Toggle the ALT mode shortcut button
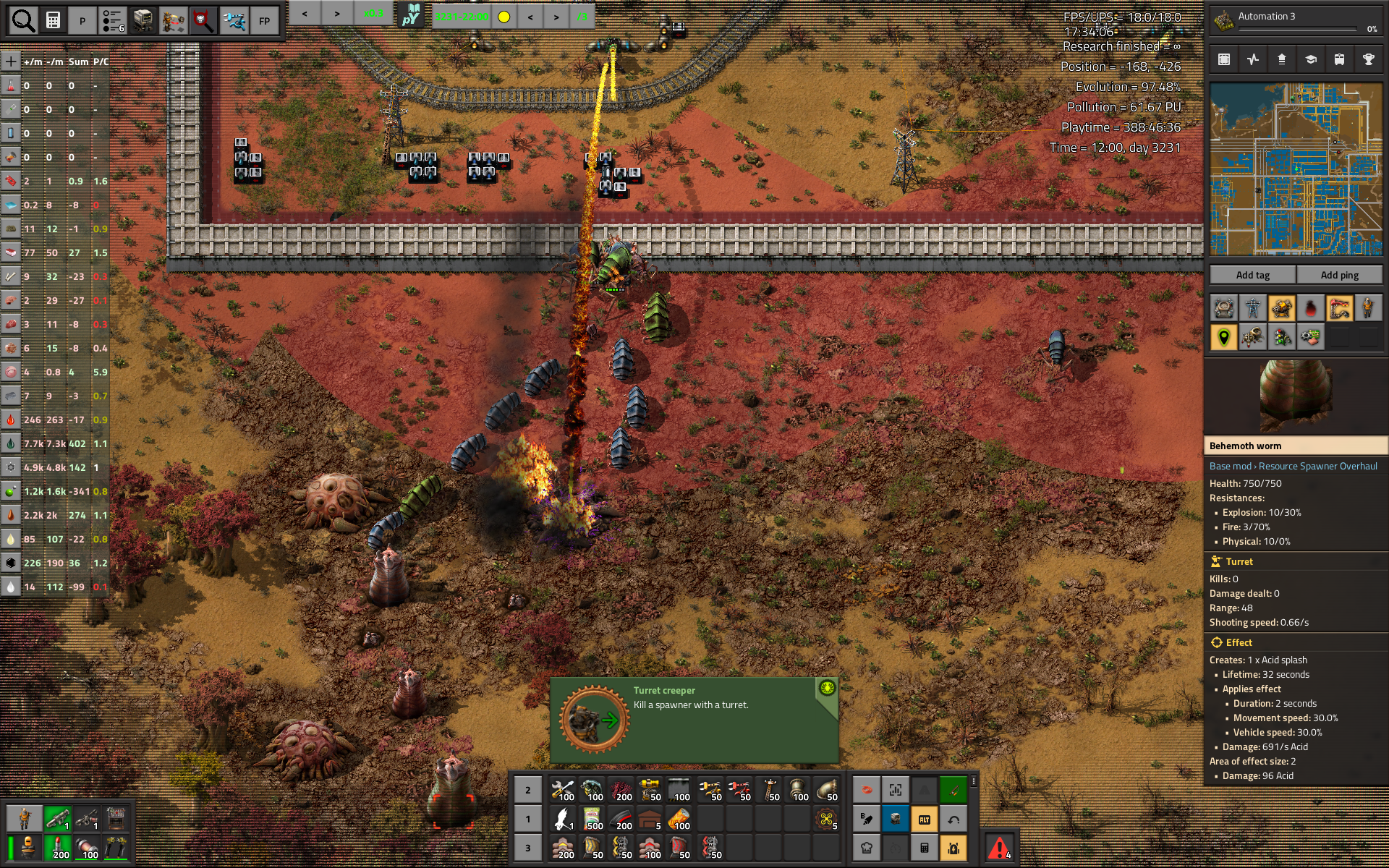 point(925,819)
